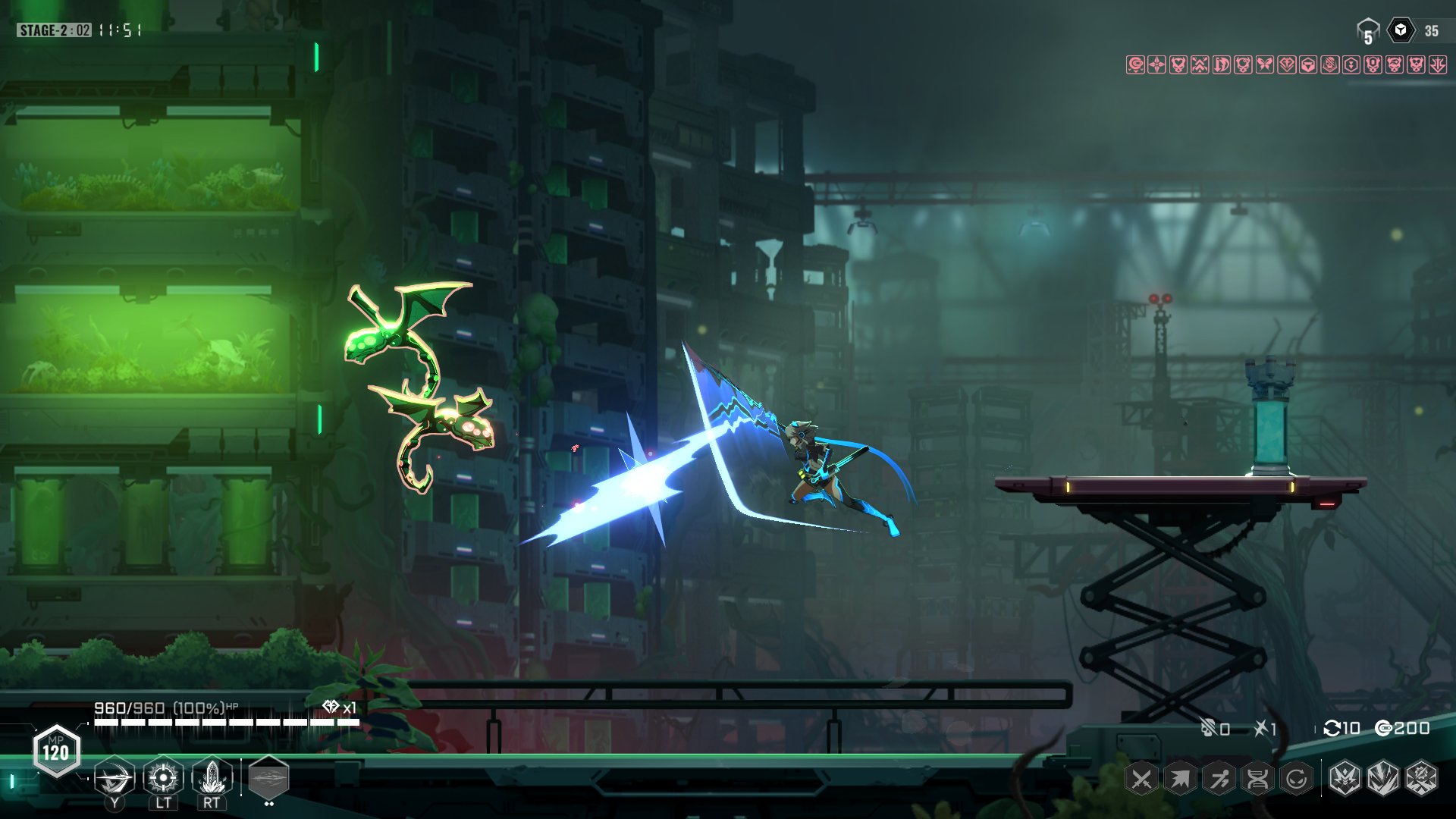Inspect the gear and crossed blades emblem

click(1422, 779)
